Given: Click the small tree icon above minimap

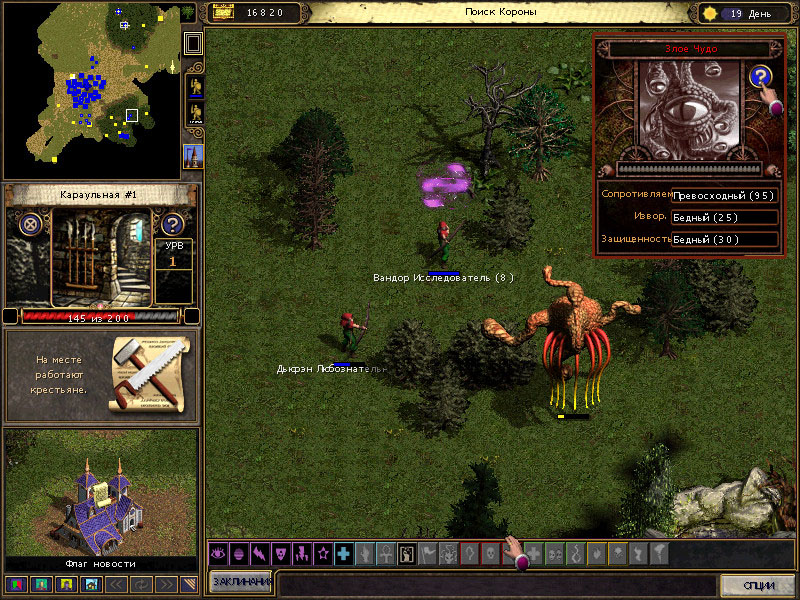Looking at the screenshot, I should (189, 13).
